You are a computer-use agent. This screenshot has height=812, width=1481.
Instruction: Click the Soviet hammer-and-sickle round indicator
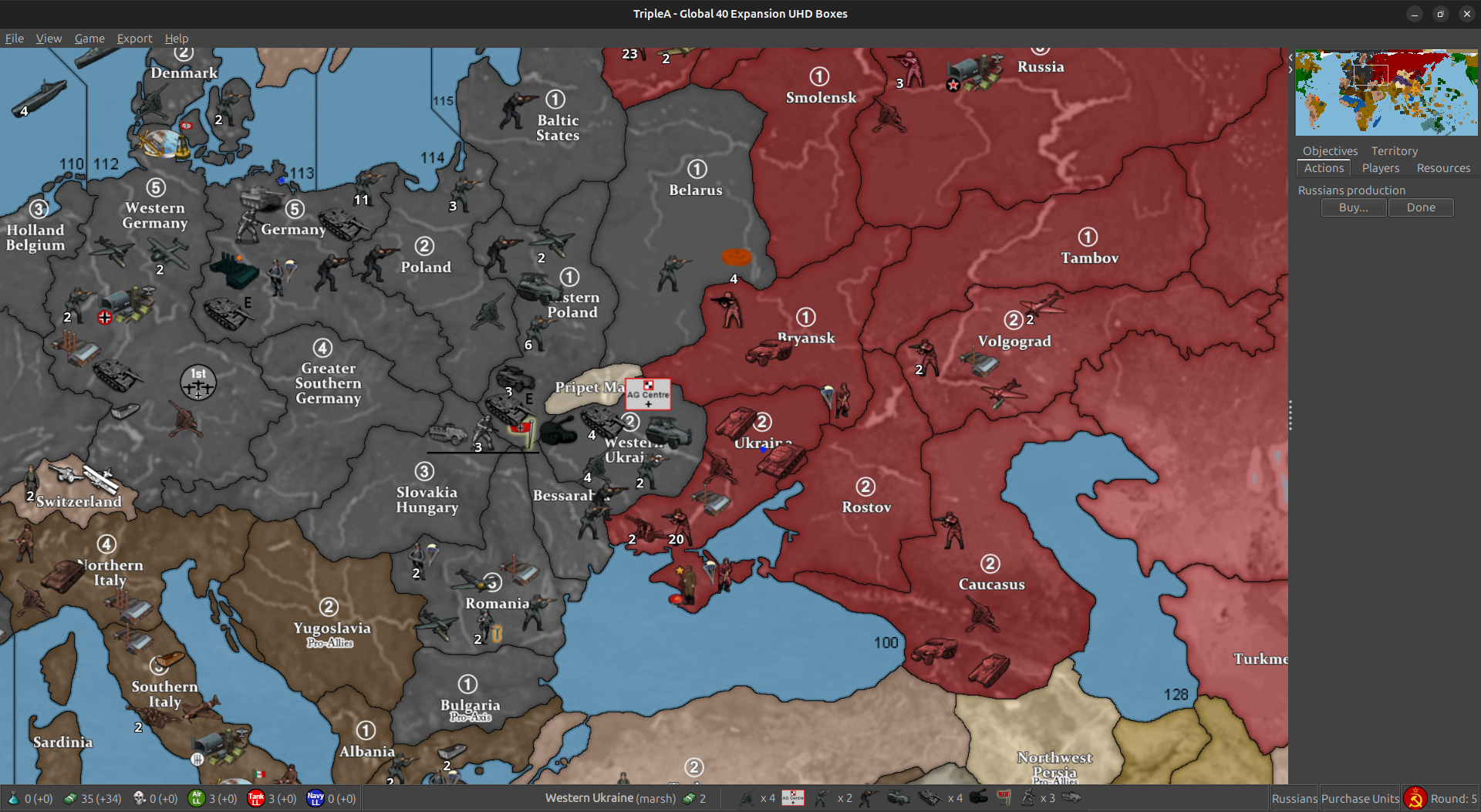point(1415,798)
